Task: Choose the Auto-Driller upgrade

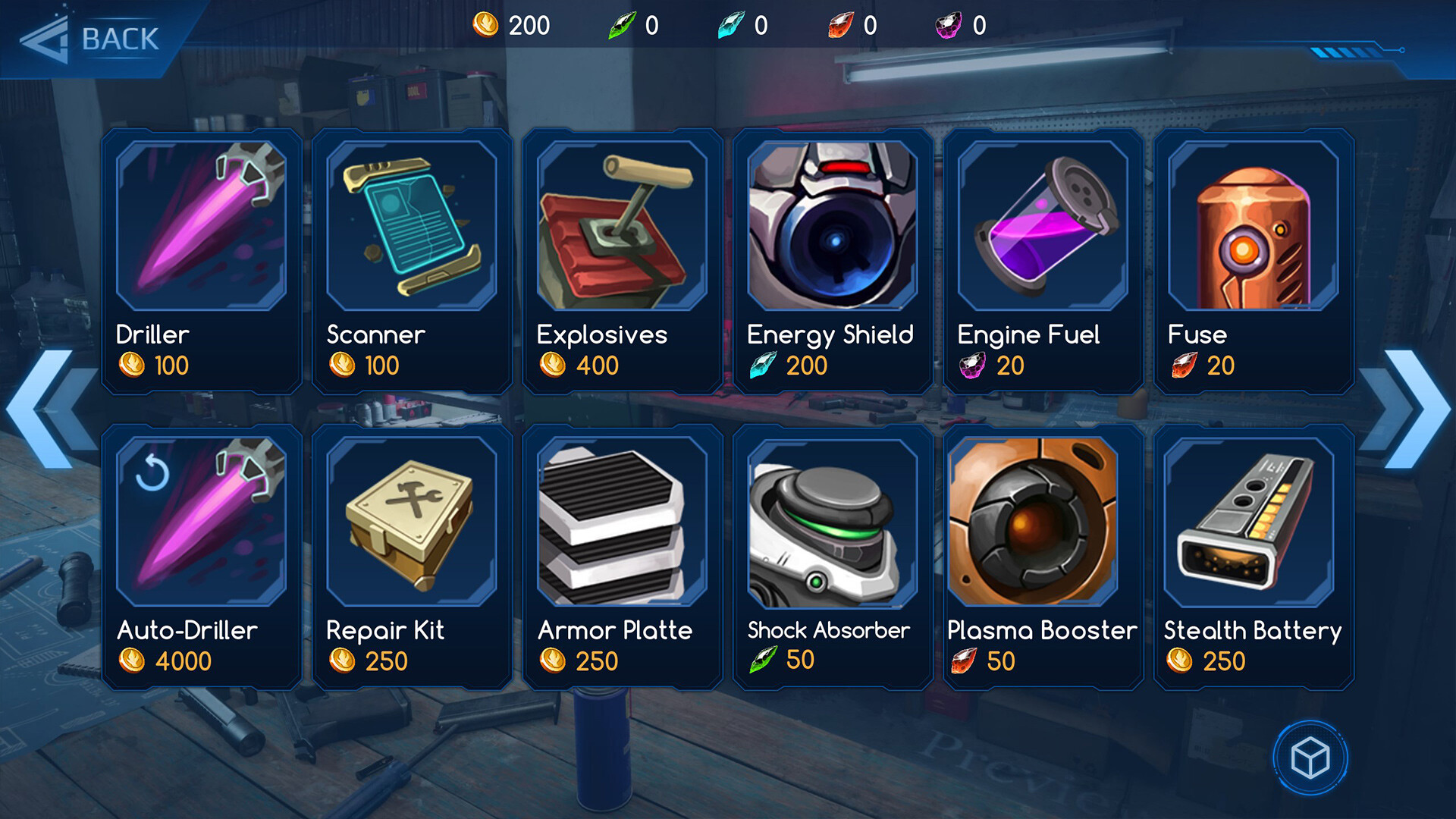Action: click(202, 556)
